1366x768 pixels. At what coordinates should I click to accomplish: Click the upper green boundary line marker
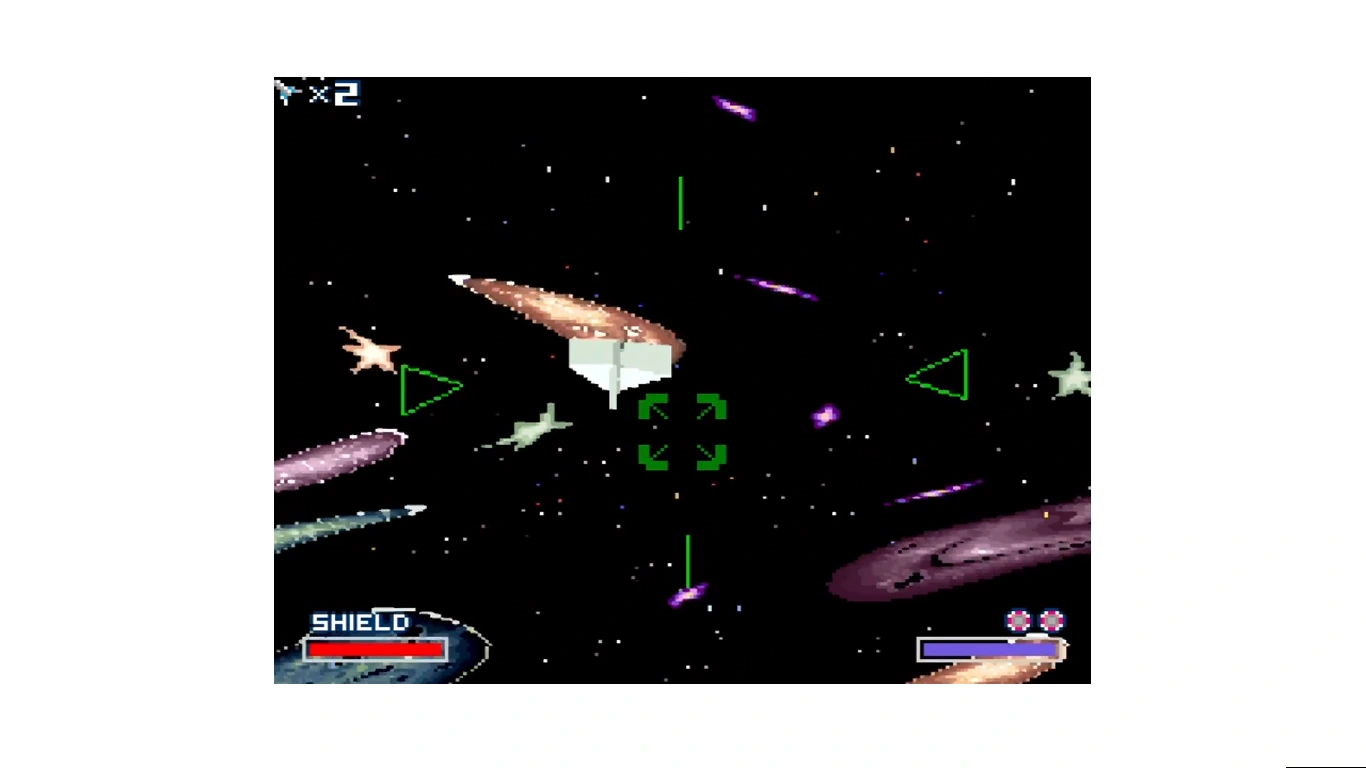(681, 200)
